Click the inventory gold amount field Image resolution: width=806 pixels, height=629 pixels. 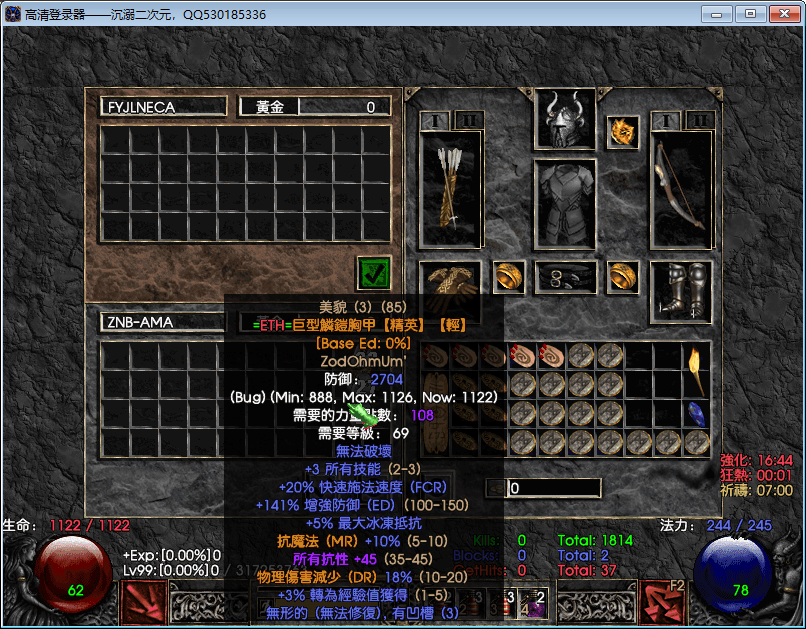coord(553,488)
